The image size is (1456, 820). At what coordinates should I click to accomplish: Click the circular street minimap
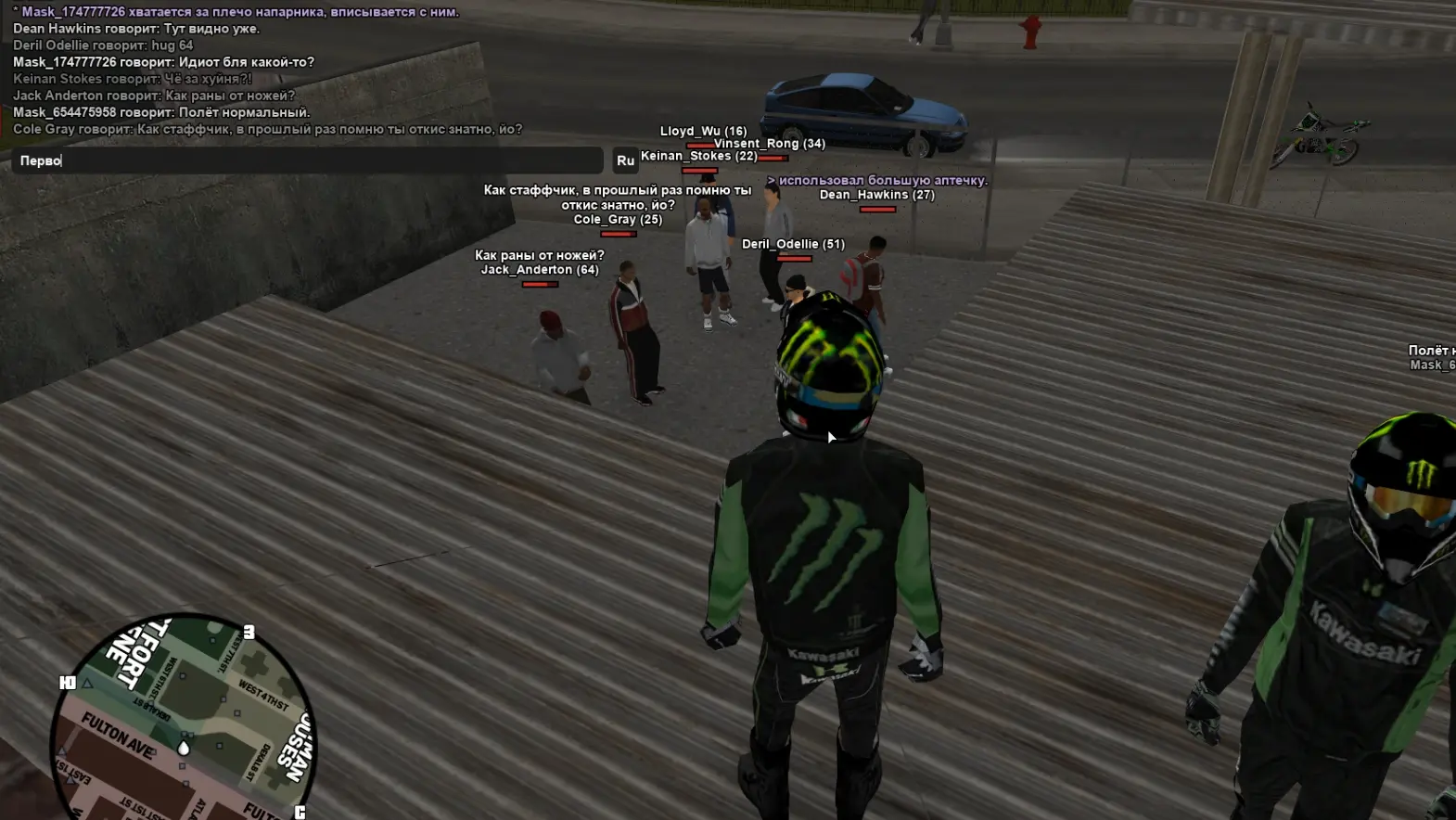184,719
